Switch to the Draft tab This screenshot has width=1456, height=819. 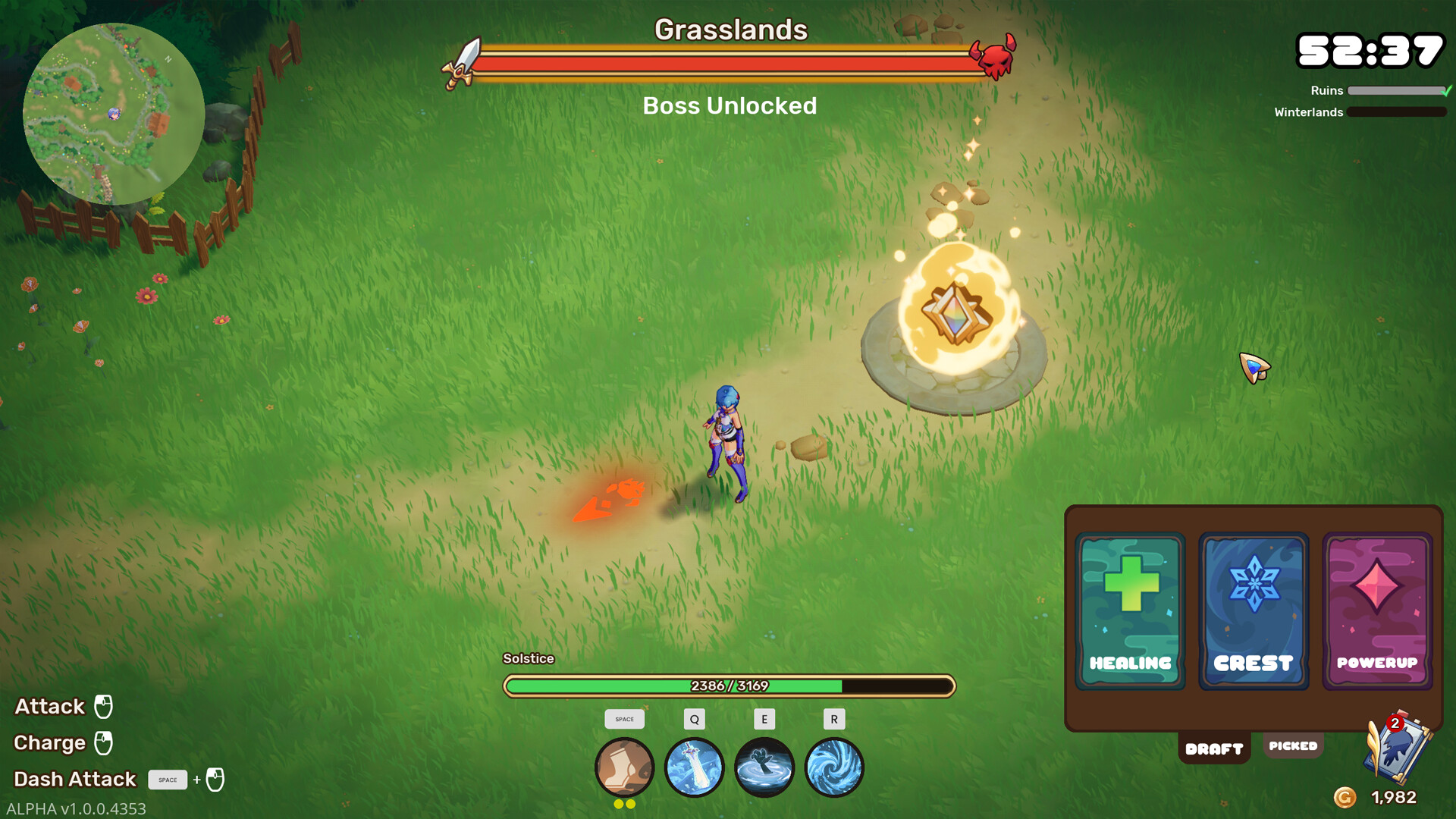tap(1214, 748)
